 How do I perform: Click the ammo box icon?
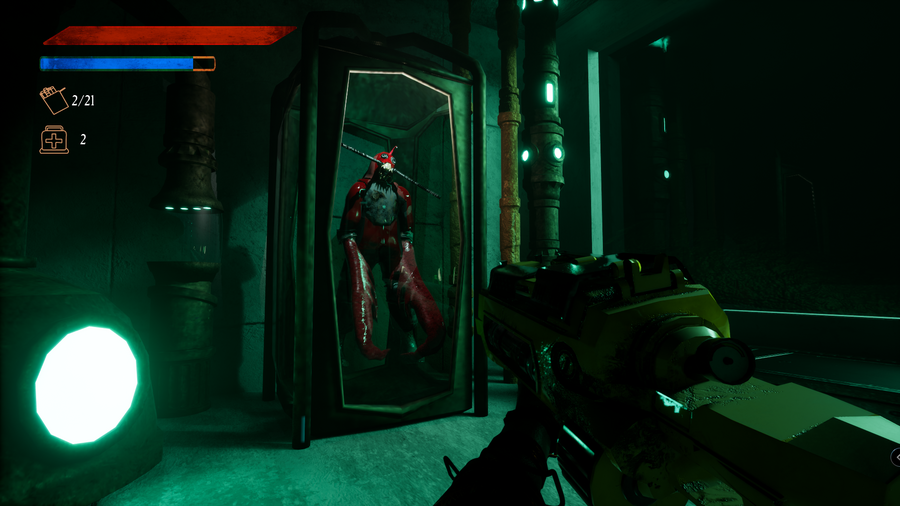[x=53, y=100]
